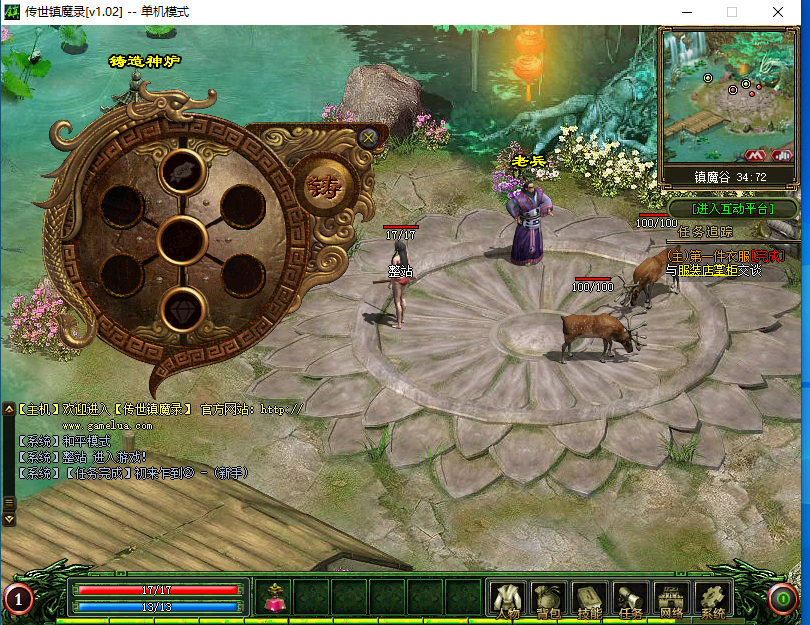Minimize the game window

(x=686, y=12)
